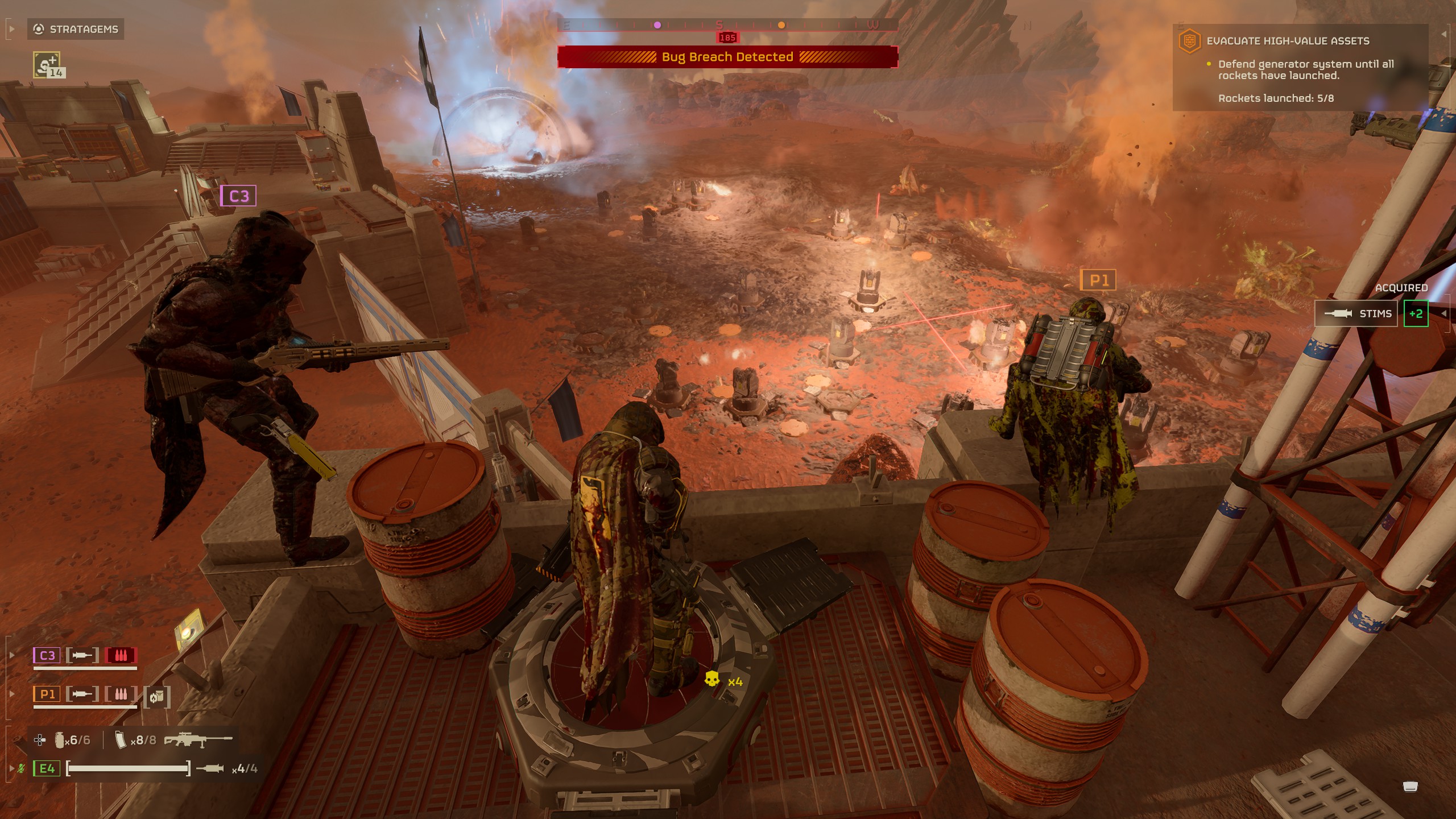Click the Evacuate High-Value Assets objective tracker
Screen dimensions: 1456x819
click(1288, 41)
